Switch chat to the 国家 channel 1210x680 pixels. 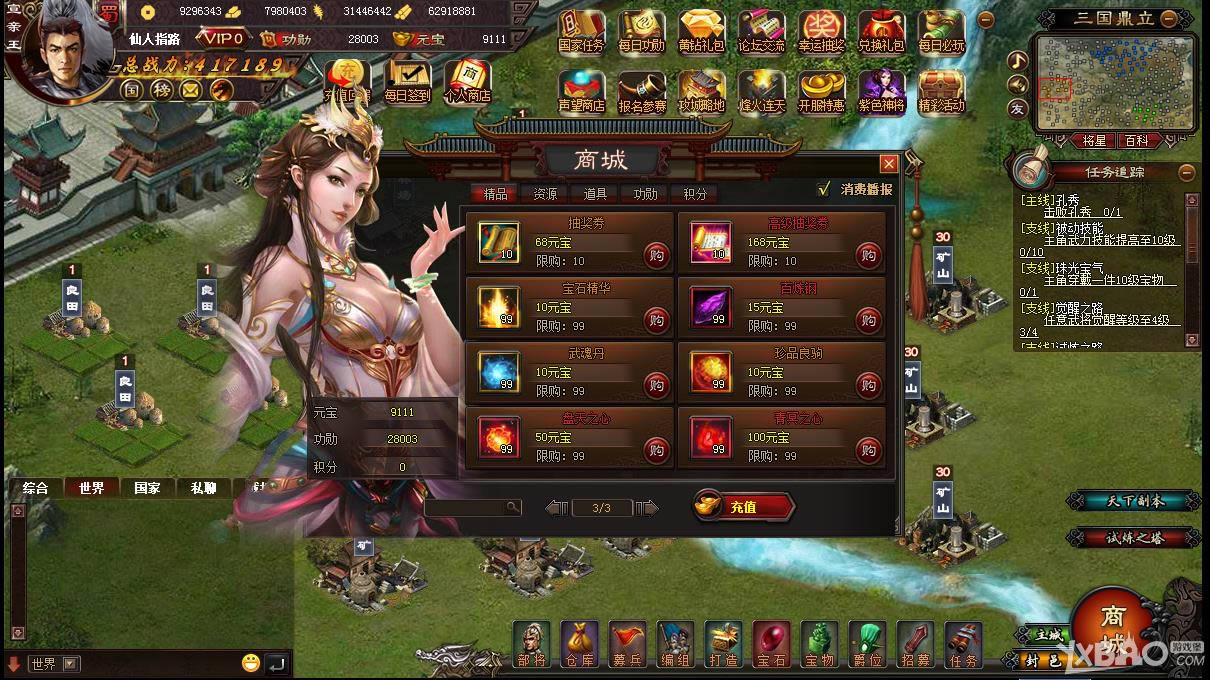(x=147, y=488)
